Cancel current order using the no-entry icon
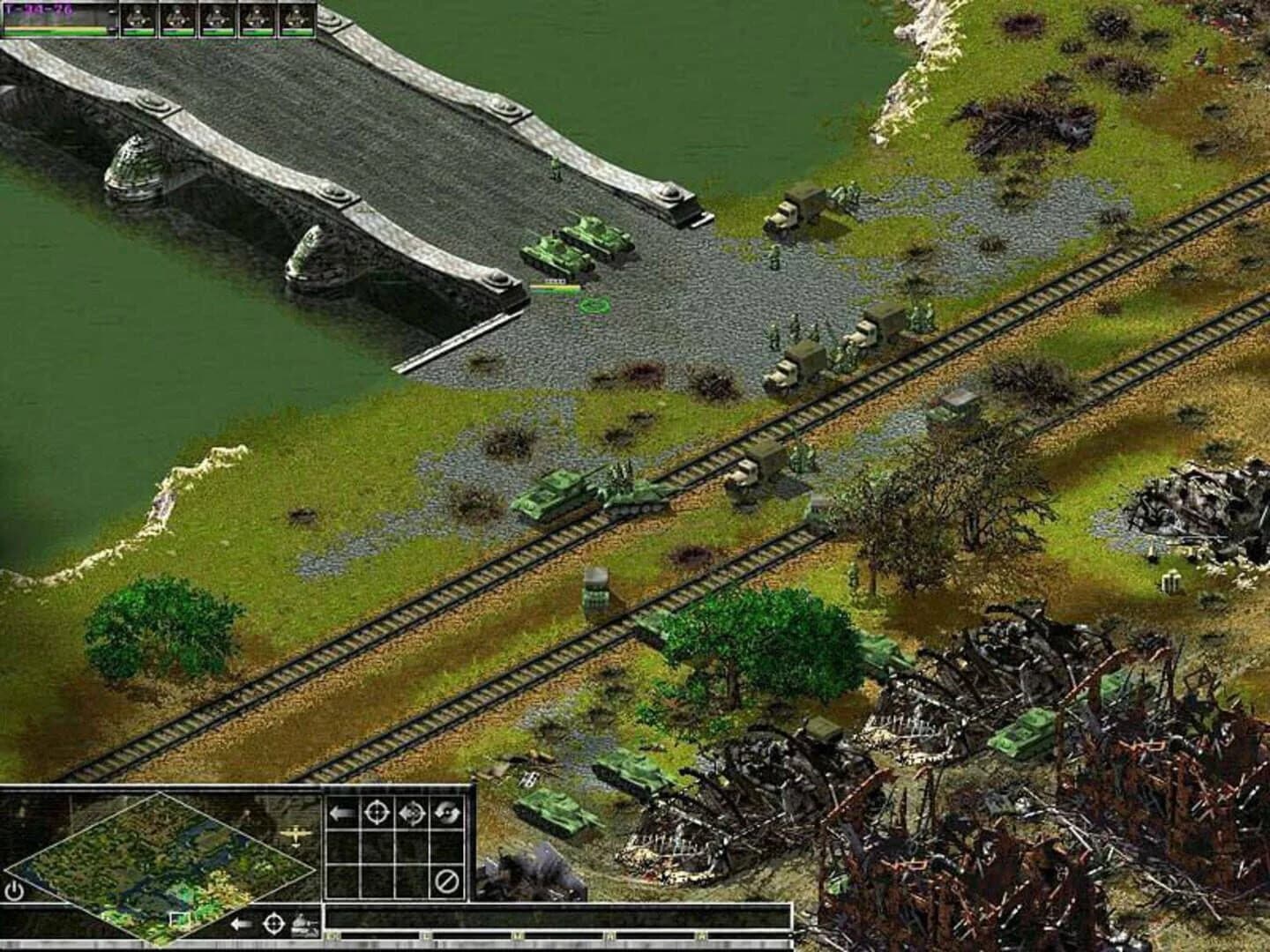 pos(447,881)
